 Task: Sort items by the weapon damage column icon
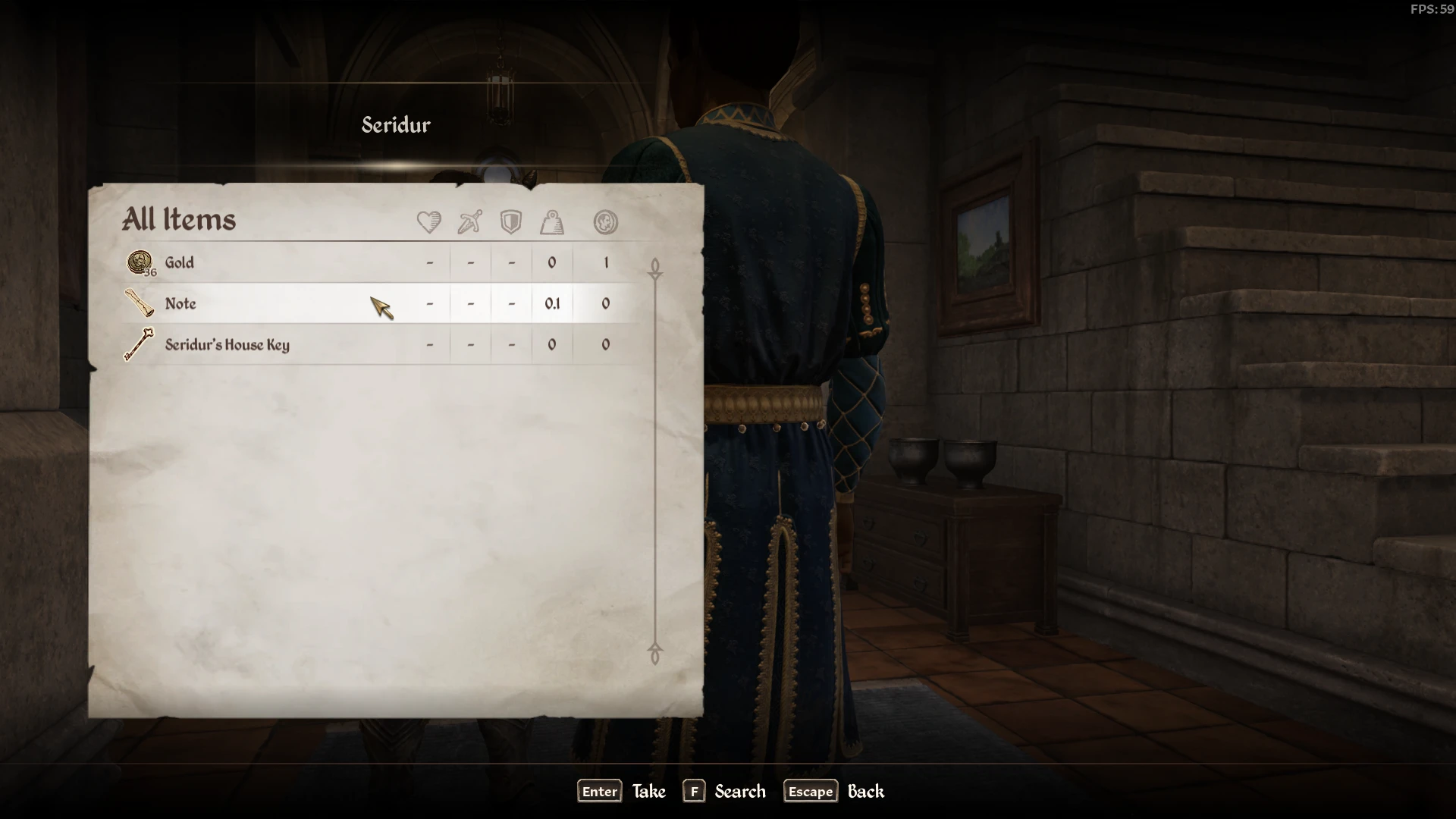(470, 222)
